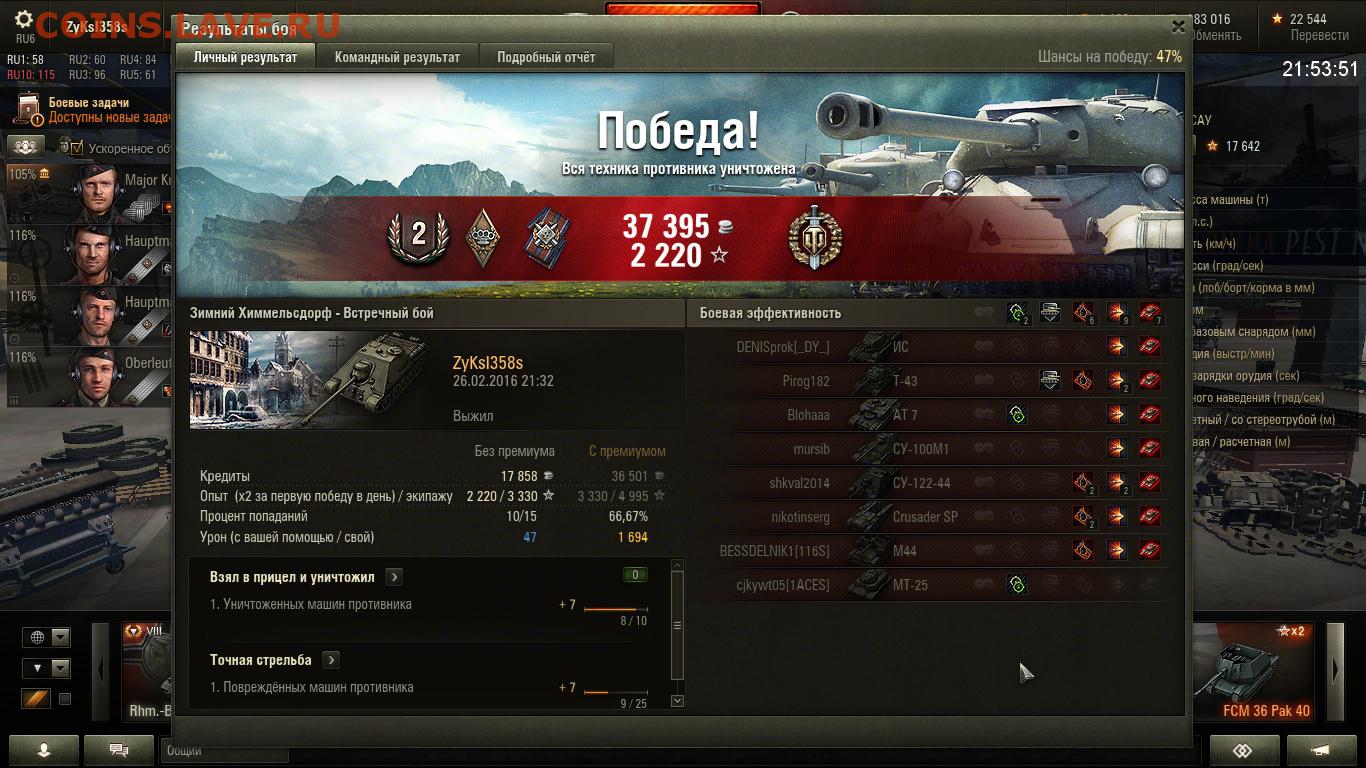This screenshot has width=1366, height=768.
Task: Open the Подробный отчёт tab
Action: point(546,57)
